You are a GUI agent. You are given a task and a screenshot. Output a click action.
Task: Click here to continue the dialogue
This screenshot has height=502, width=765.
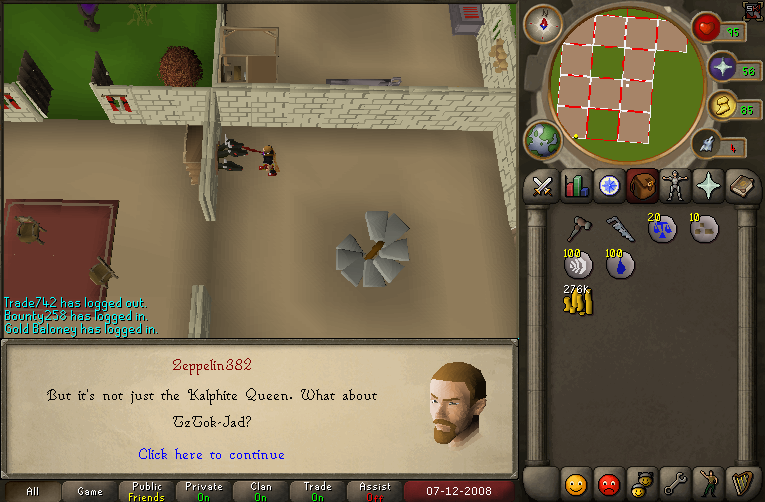tap(211, 455)
